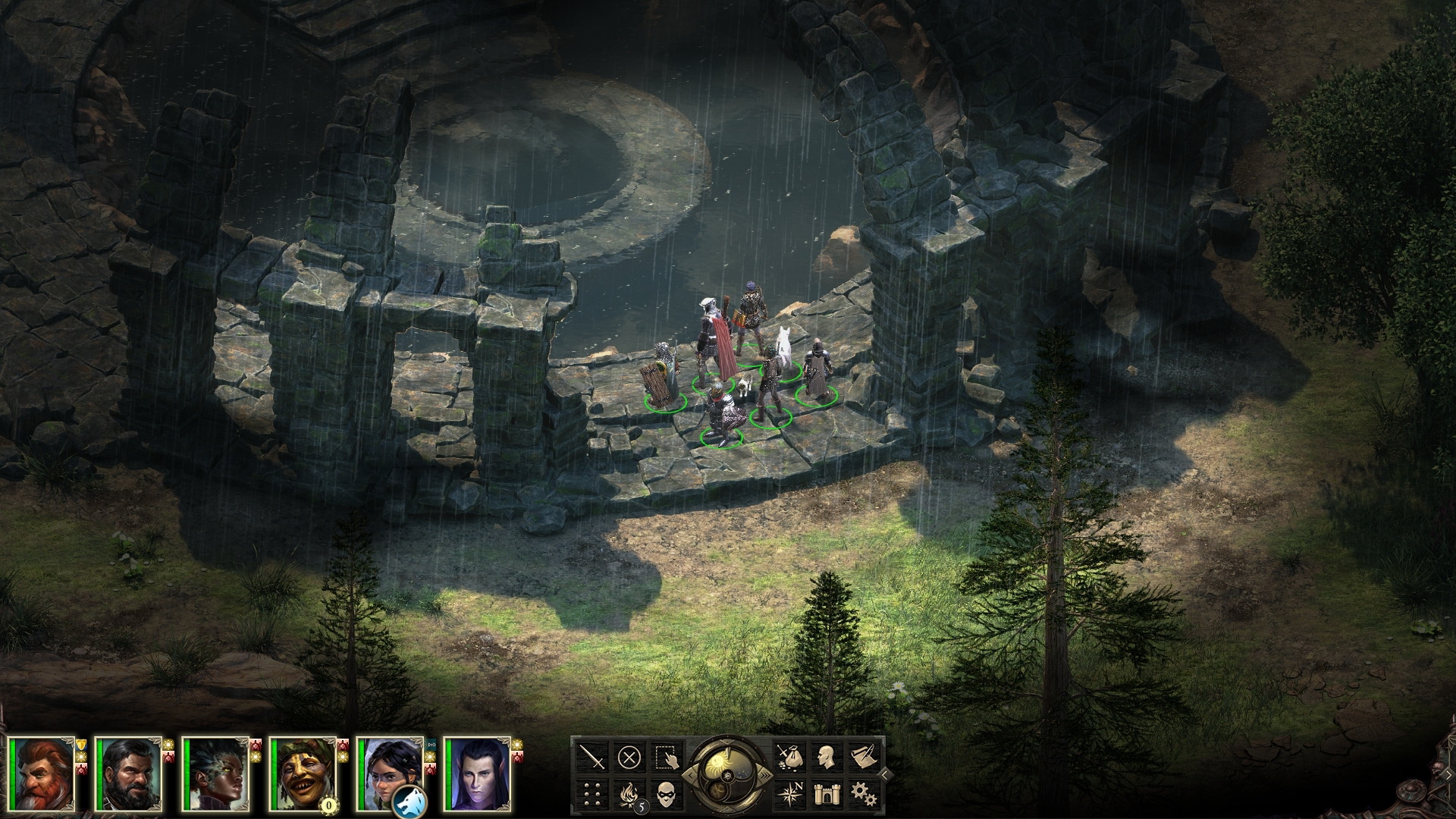
Task: Open game Options with the gears icon
Action: [864, 793]
